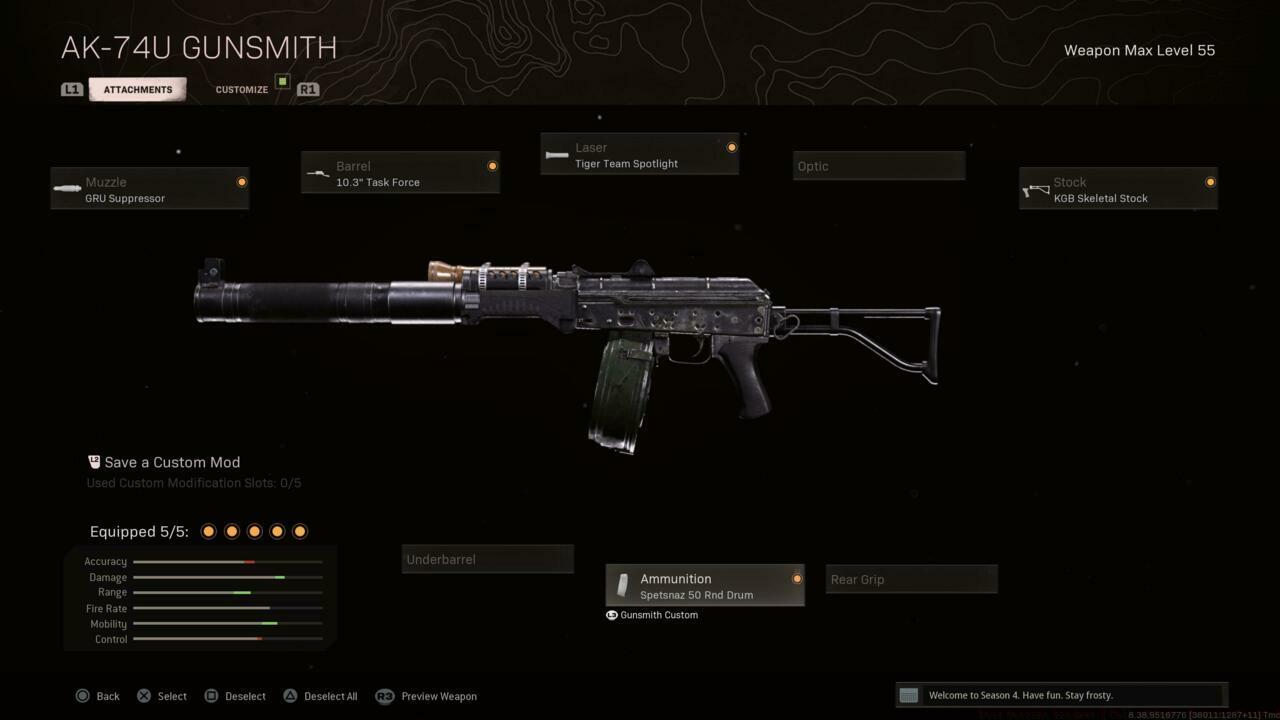Click the orange dot on the Muzzle slot
This screenshot has height=720, width=1280.
coord(241,181)
